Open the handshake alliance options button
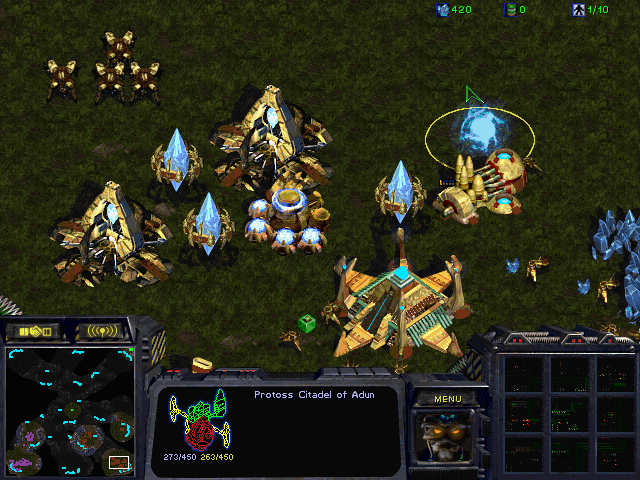The image size is (640, 480). [x=33, y=331]
